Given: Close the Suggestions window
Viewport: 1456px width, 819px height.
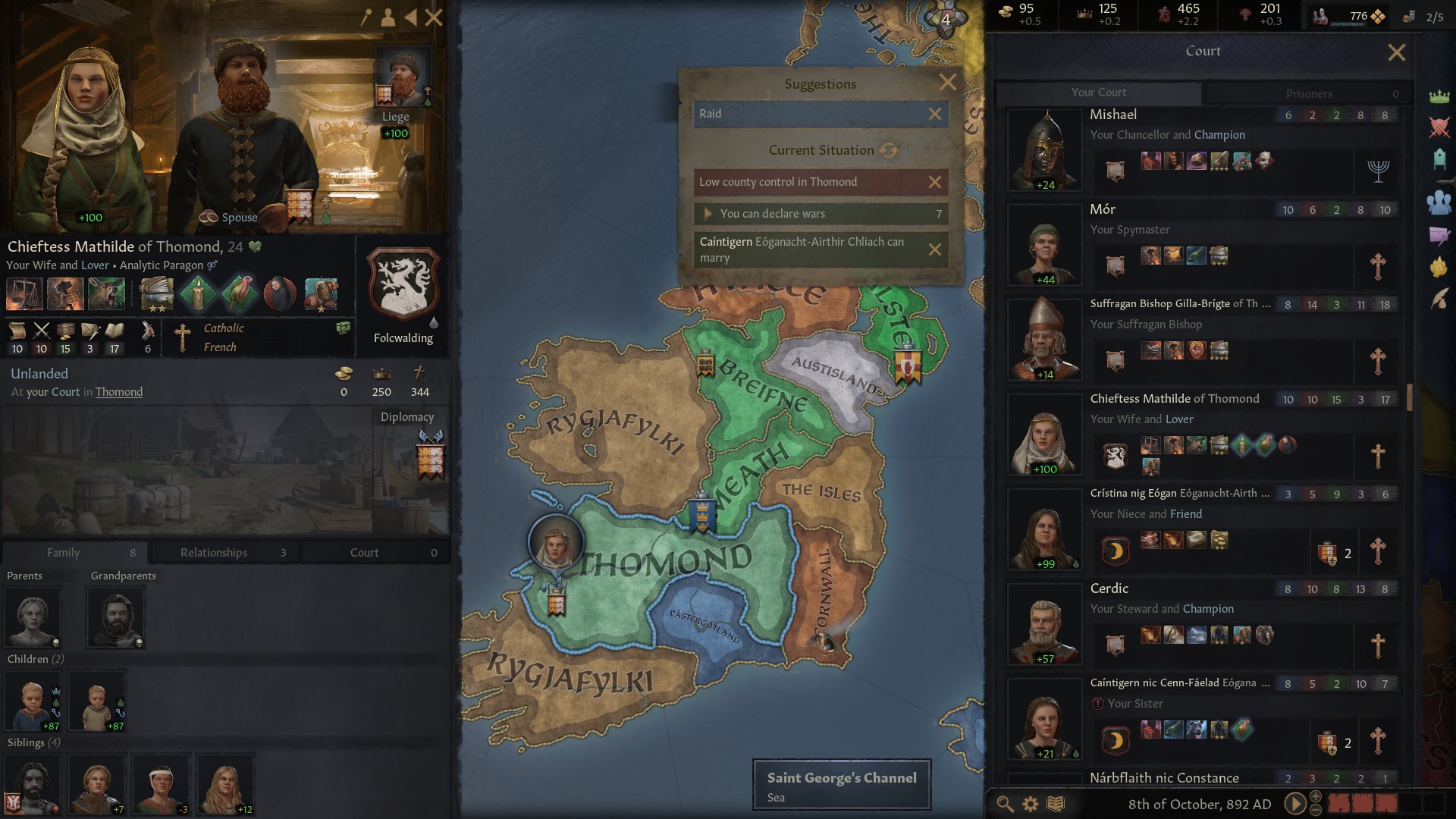Looking at the screenshot, I should [x=947, y=83].
